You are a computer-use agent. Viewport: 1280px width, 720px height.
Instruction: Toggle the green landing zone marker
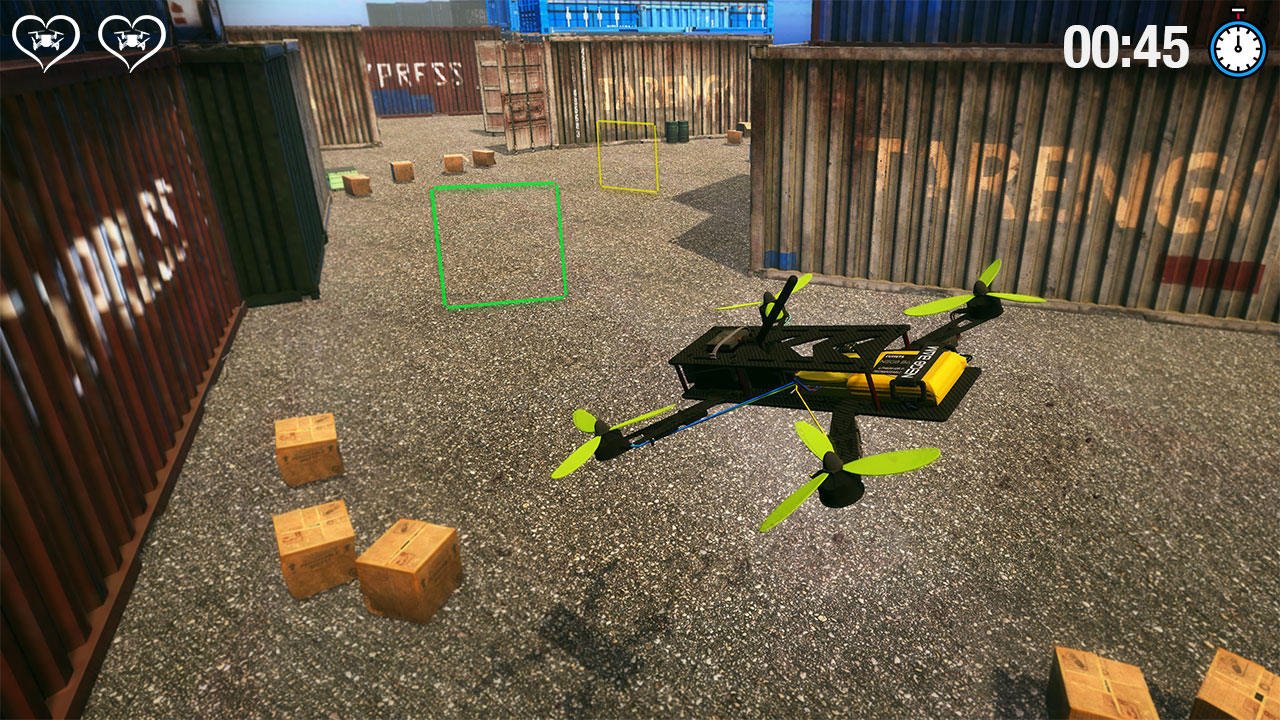[498, 243]
